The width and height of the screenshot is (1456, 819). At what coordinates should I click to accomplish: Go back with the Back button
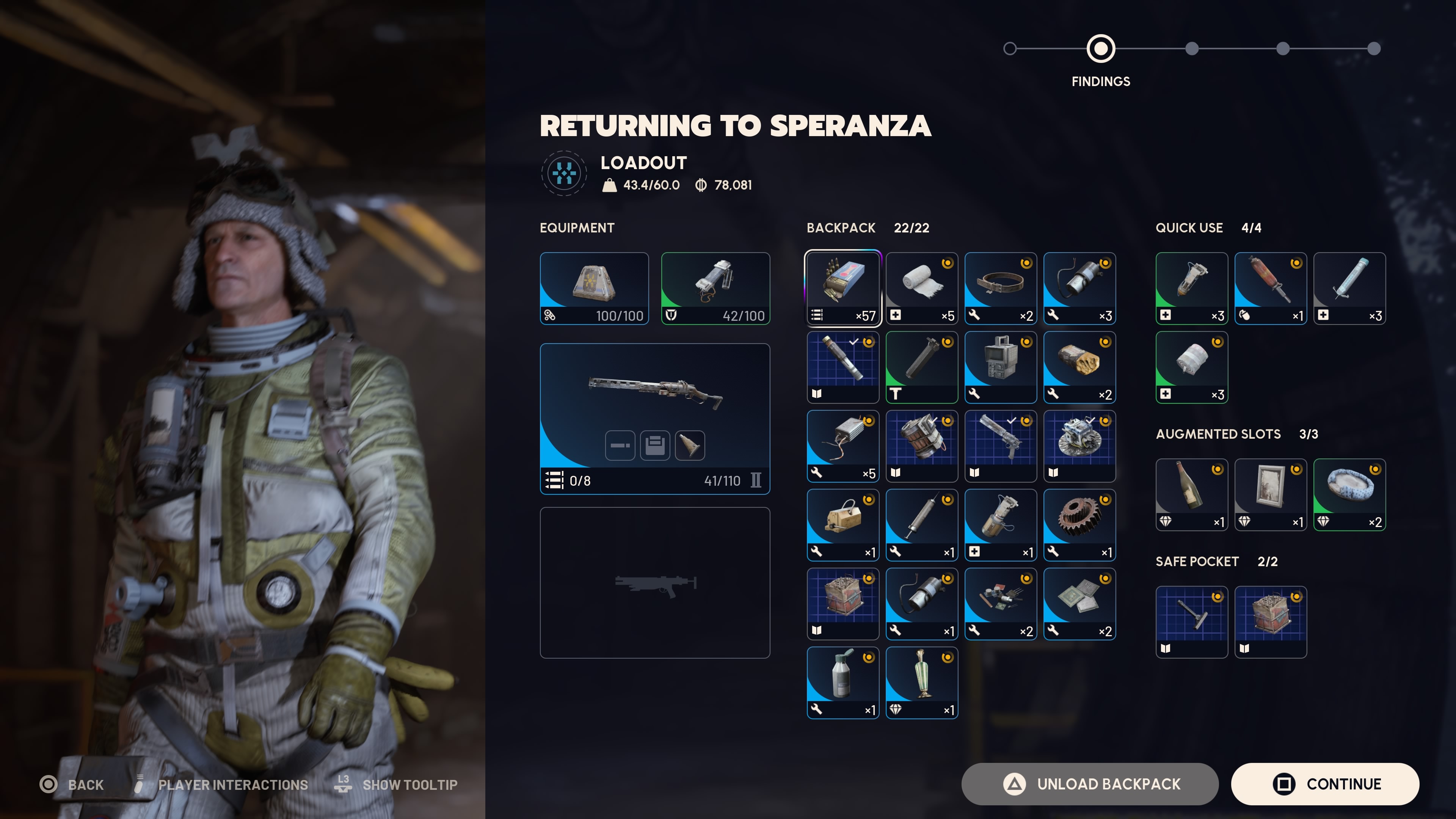pyautogui.click(x=72, y=784)
